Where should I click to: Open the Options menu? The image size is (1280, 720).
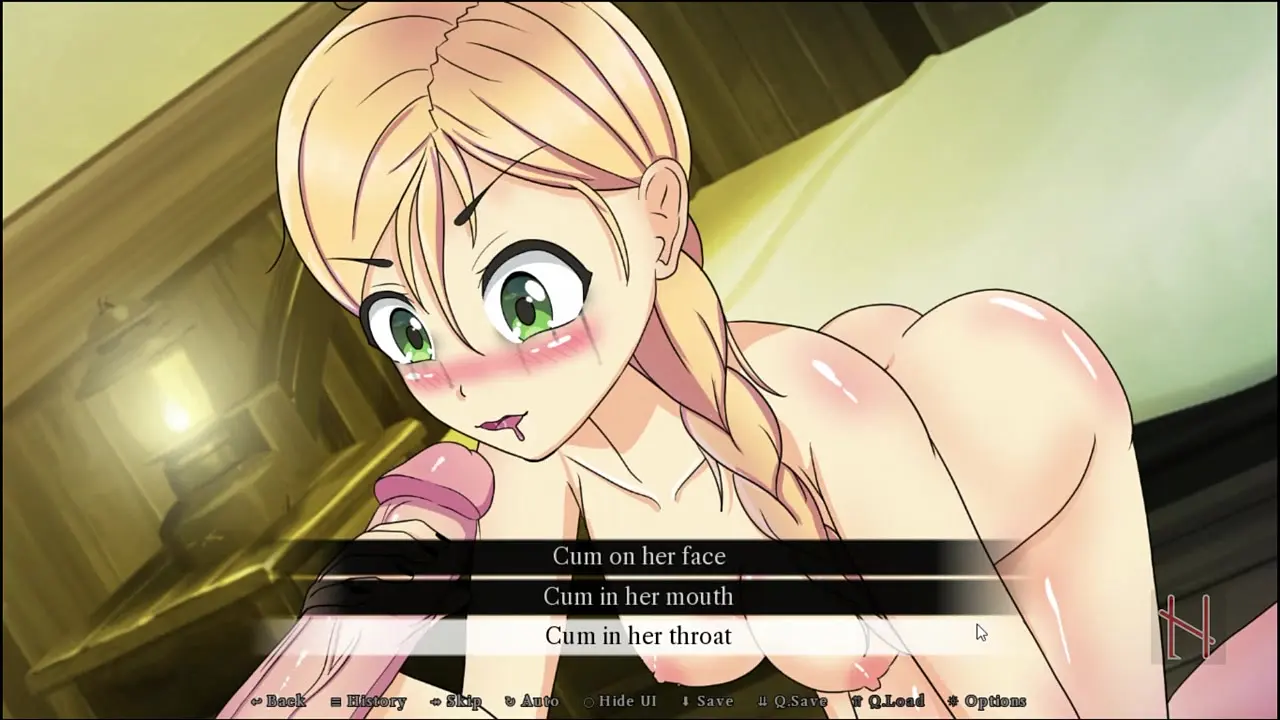[x=986, y=701]
